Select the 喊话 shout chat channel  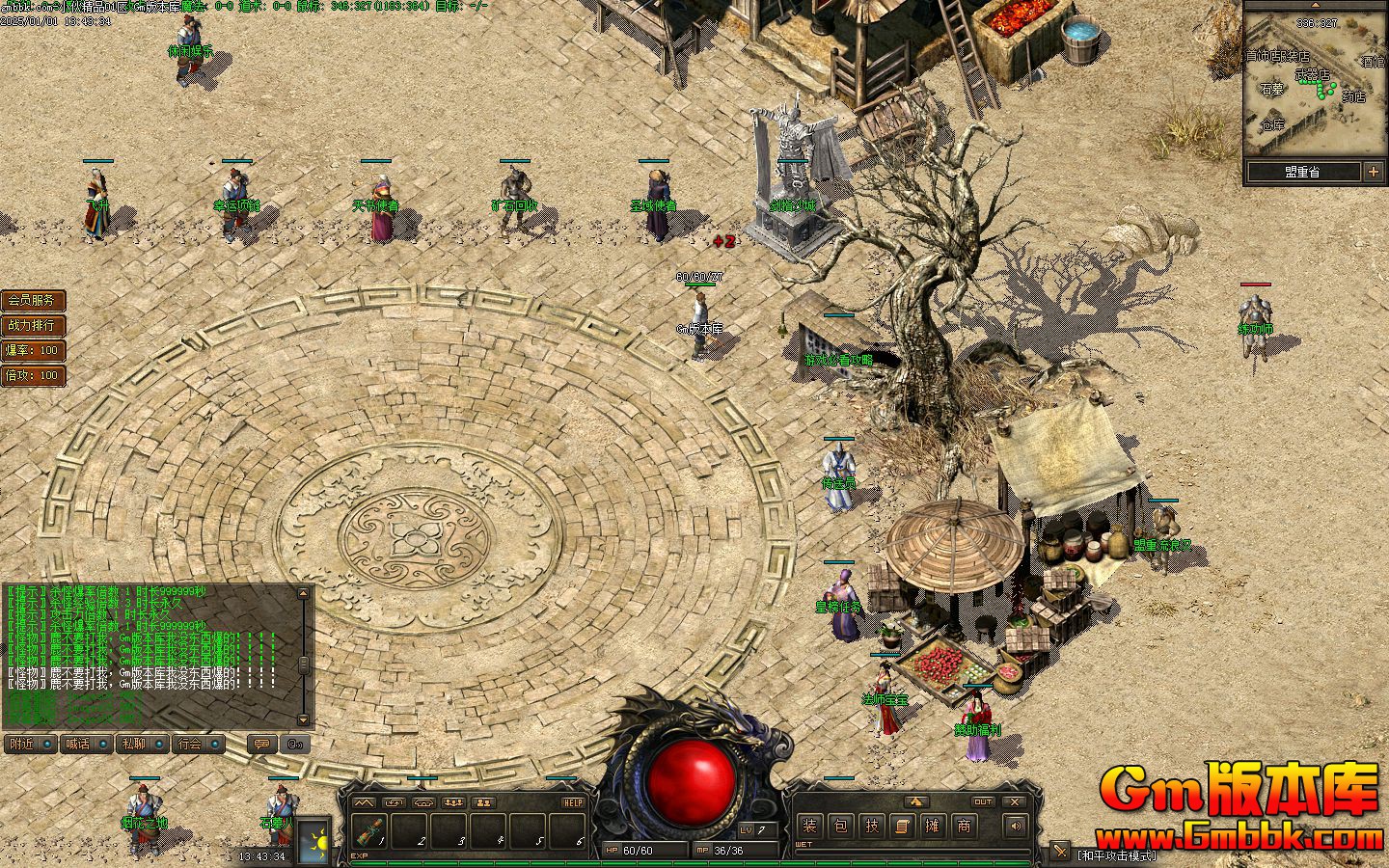[x=85, y=744]
